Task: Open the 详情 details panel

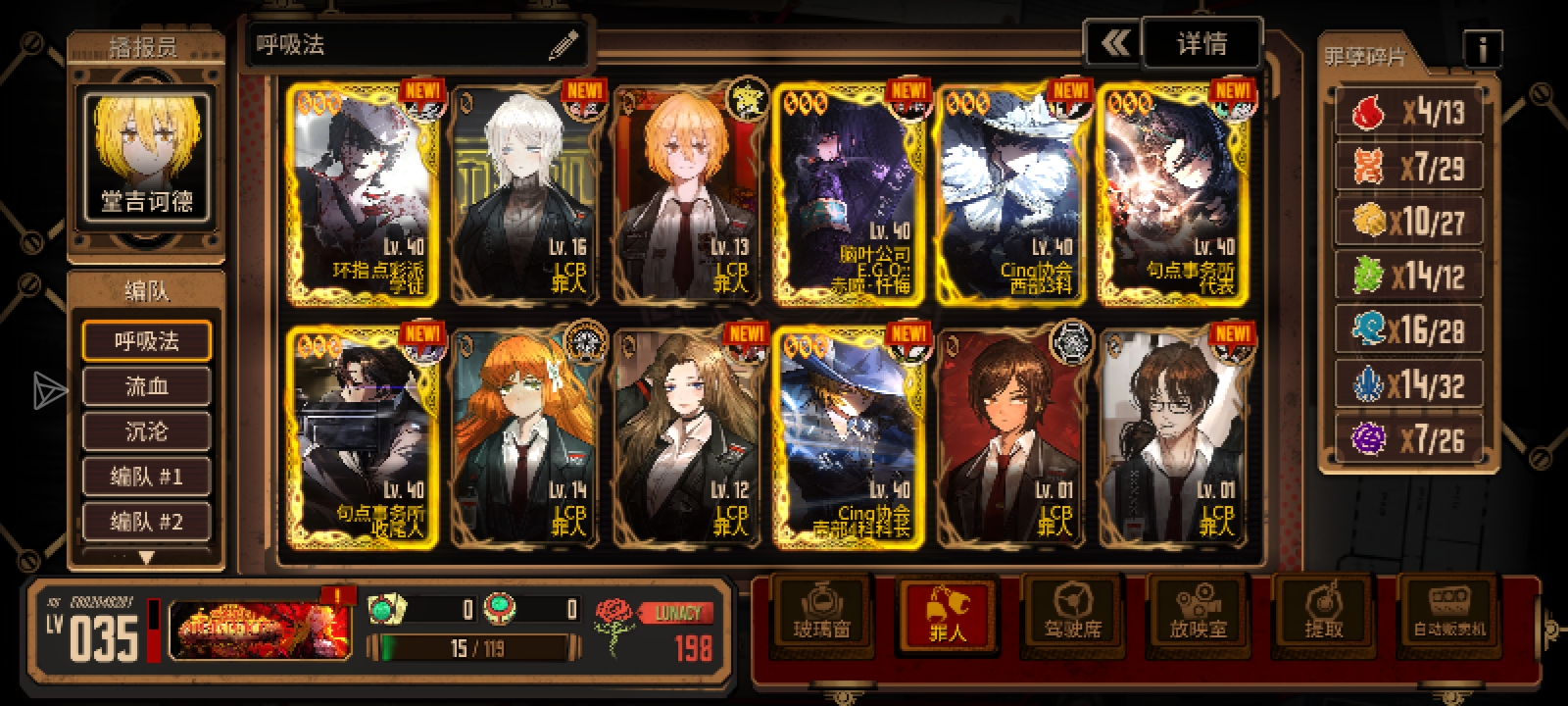Action: pyautogui.click(x=1201, y=44)
